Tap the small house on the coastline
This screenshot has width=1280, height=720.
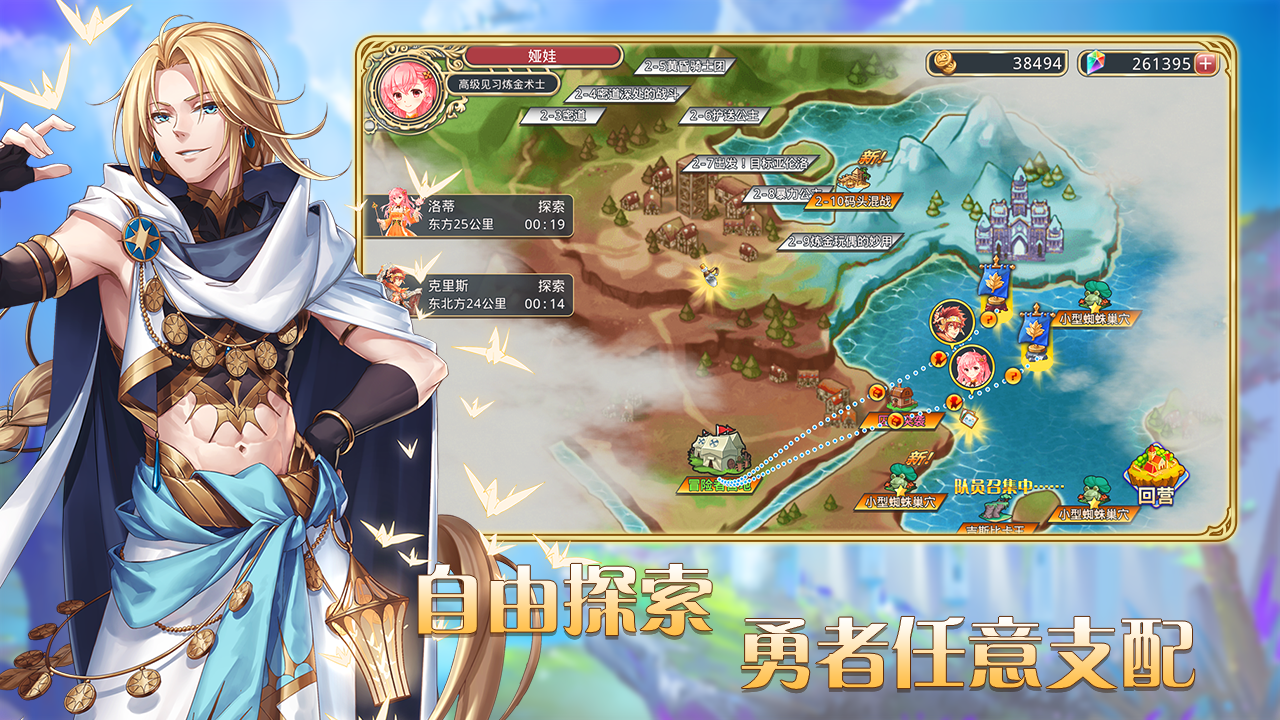point(900,397)
